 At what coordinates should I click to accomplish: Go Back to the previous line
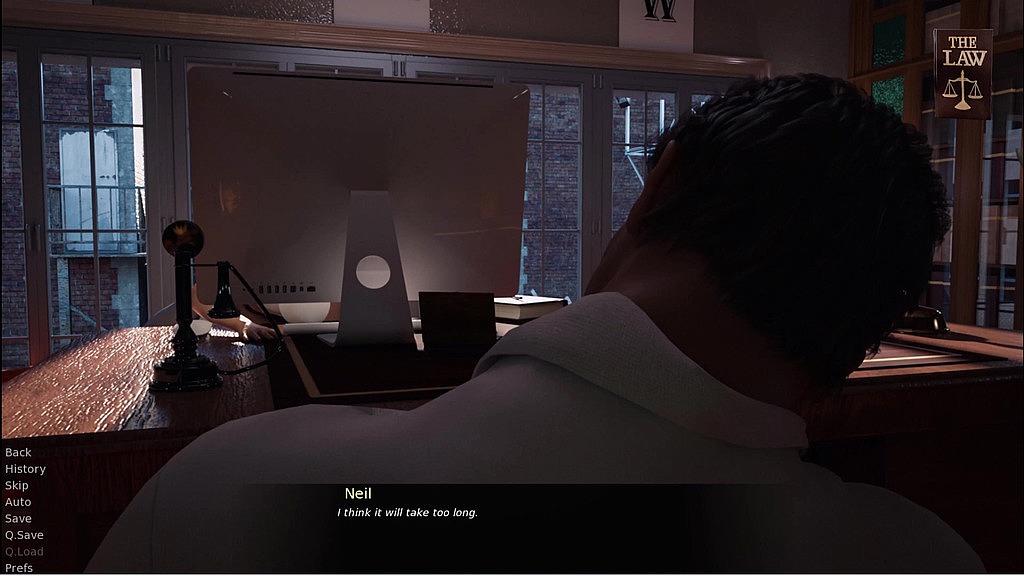coord(18,452)
